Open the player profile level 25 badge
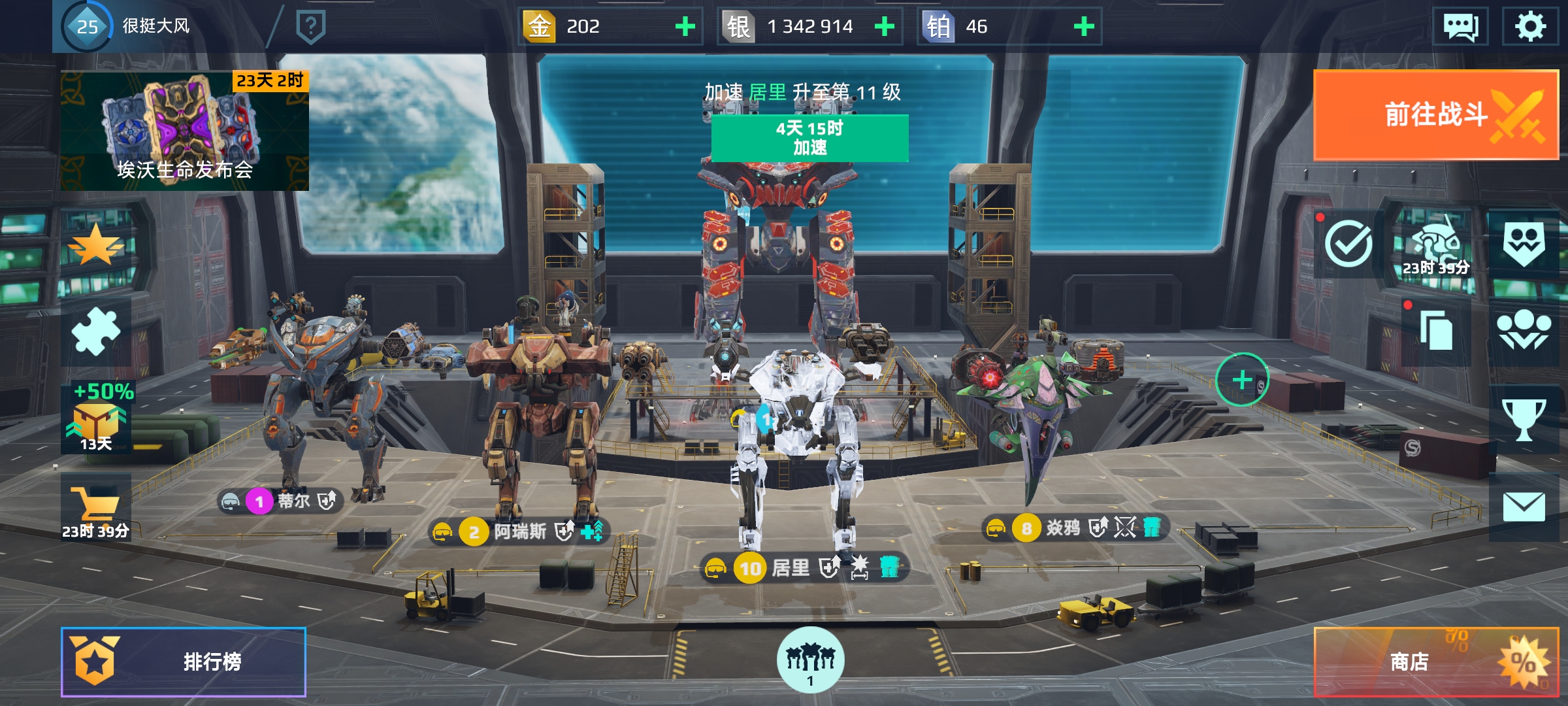1568x706 pixels. [x=87, y=27]
